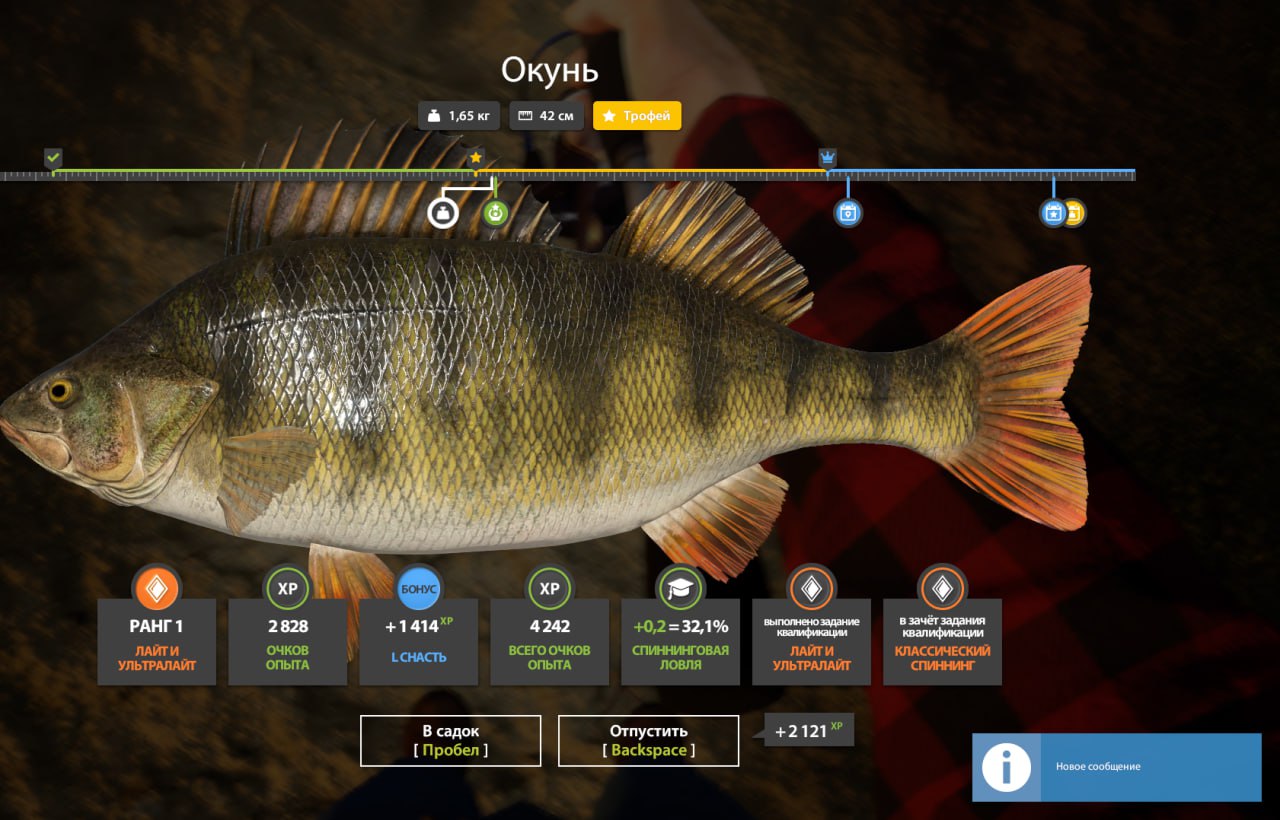Screen dimensions: 1280x820
Task: Open the Спиннинговая ловля skill tile
Action: pyautogui.click(x=680, y=641)
